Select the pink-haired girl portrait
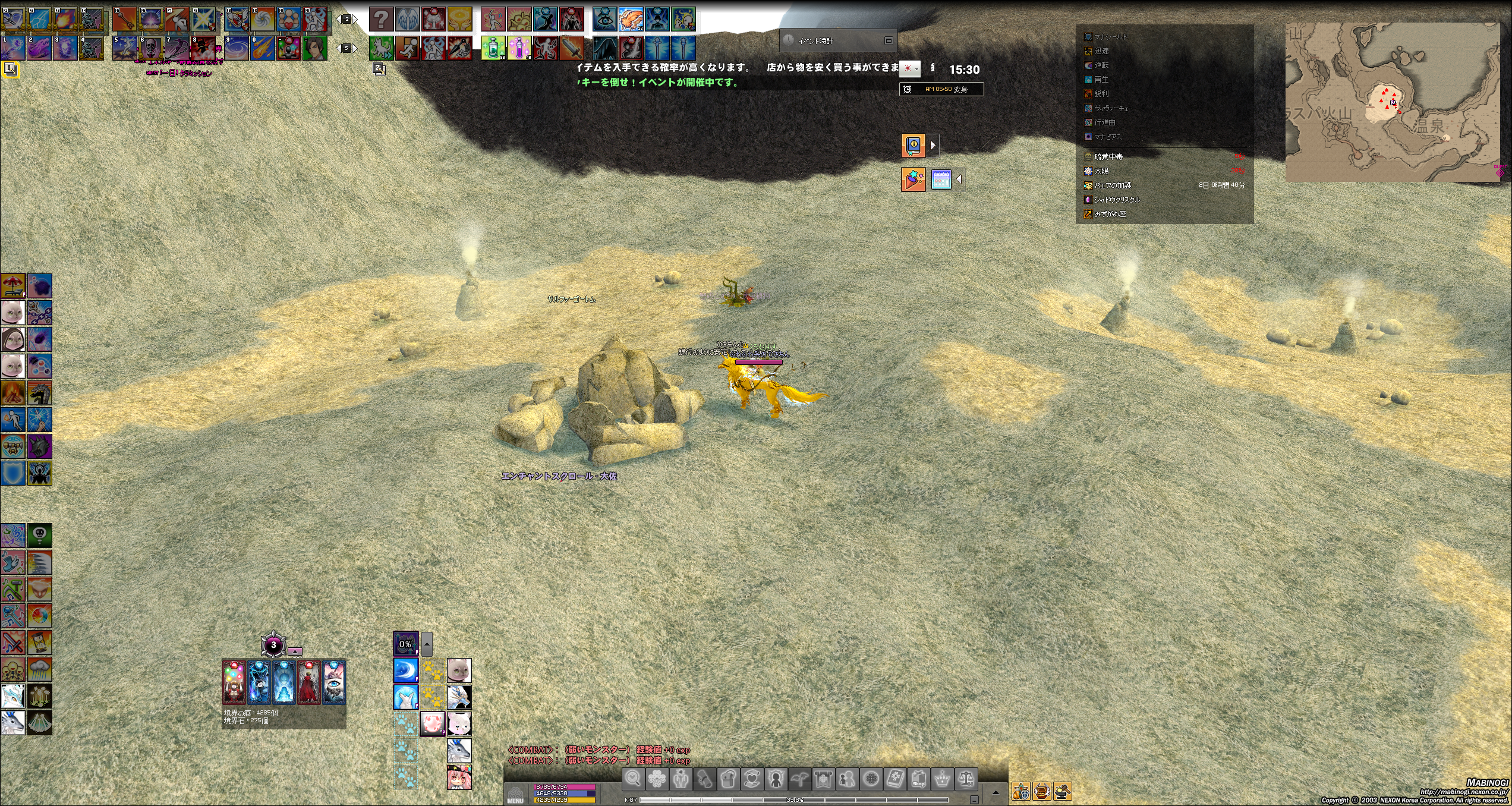Viewport: 1512px width, 806px height. [459, 777]
